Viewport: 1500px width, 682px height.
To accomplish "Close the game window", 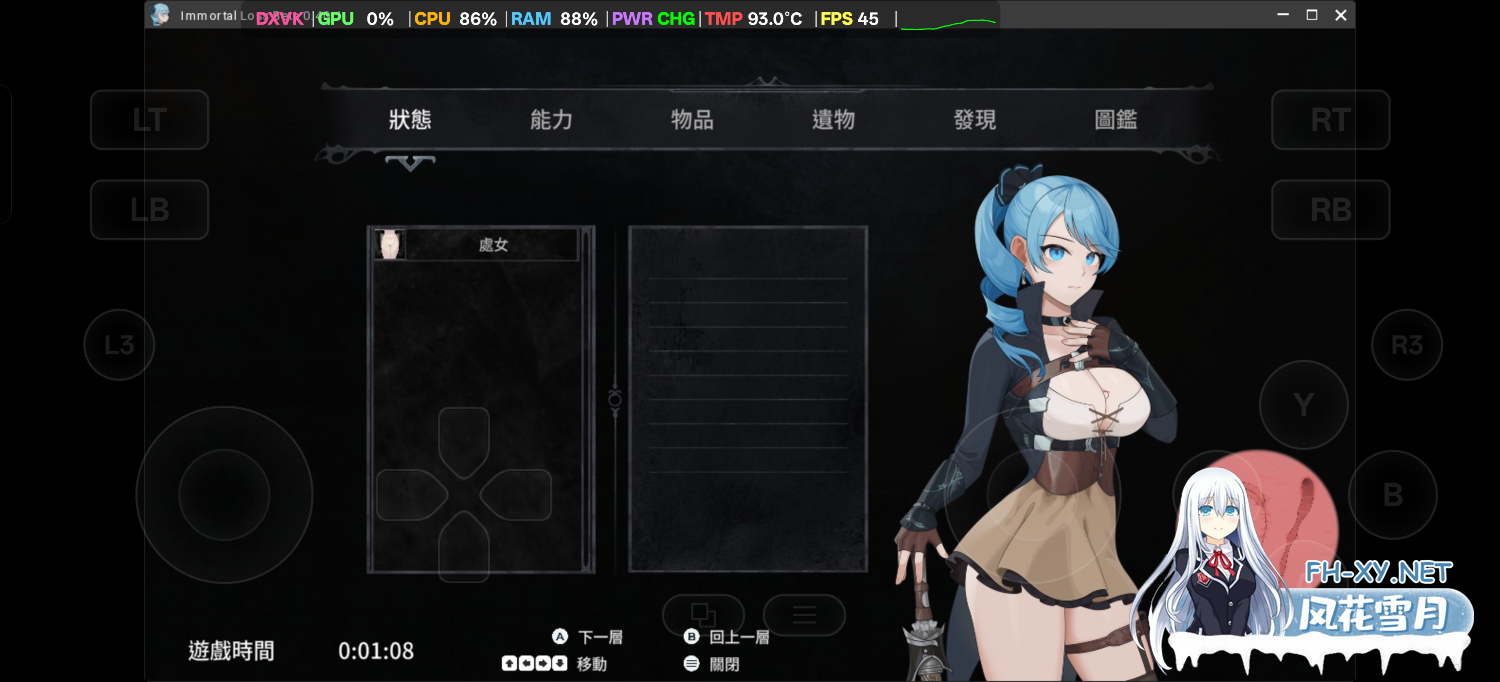I will click(x=1341, y=15).
